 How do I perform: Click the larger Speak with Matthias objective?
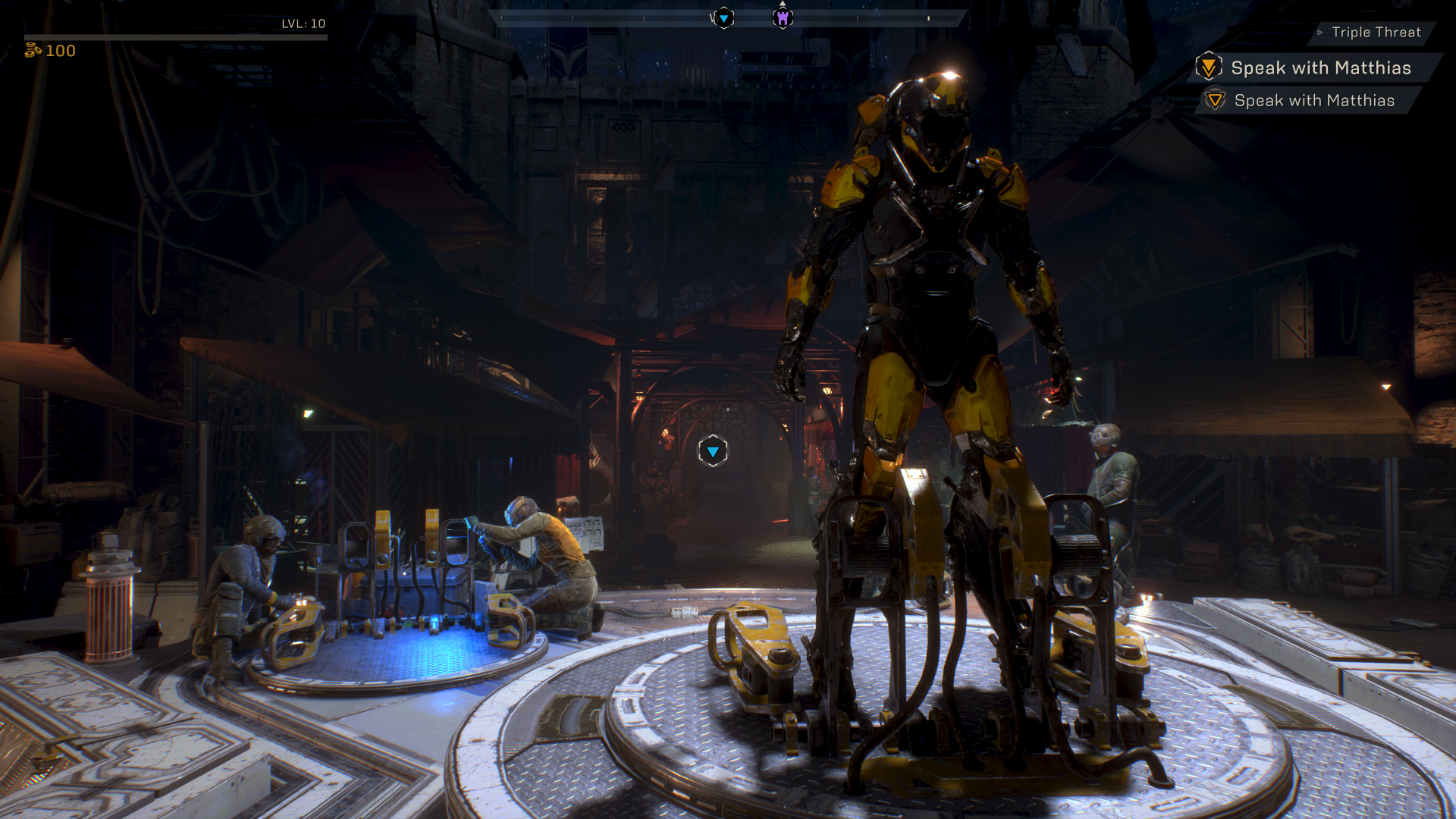1320,68
